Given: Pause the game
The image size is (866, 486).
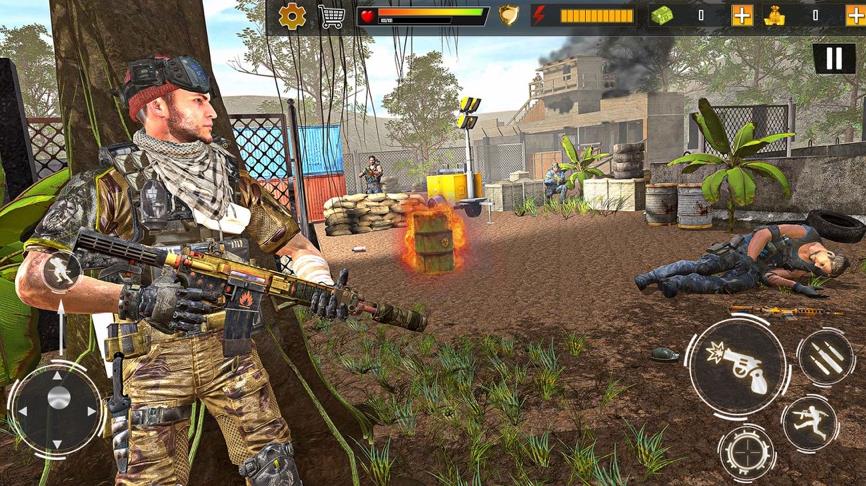Looking at the screenshot, I should click(x=834, y=58).
